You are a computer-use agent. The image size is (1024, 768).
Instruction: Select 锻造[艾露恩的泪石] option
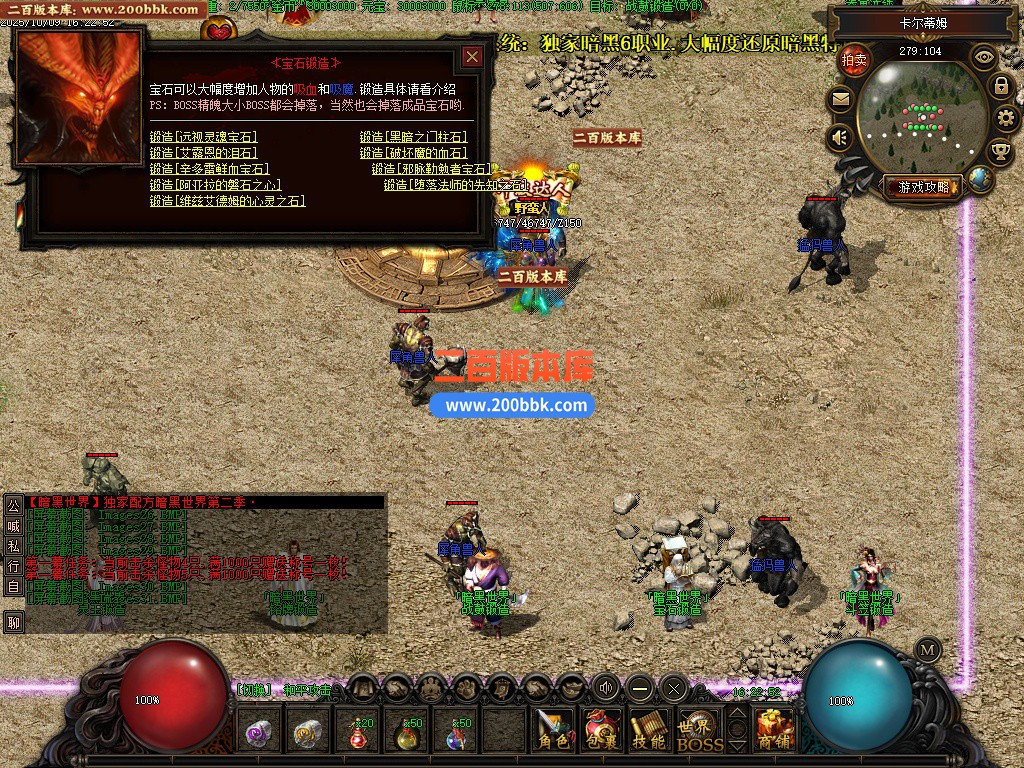point(203,153)
